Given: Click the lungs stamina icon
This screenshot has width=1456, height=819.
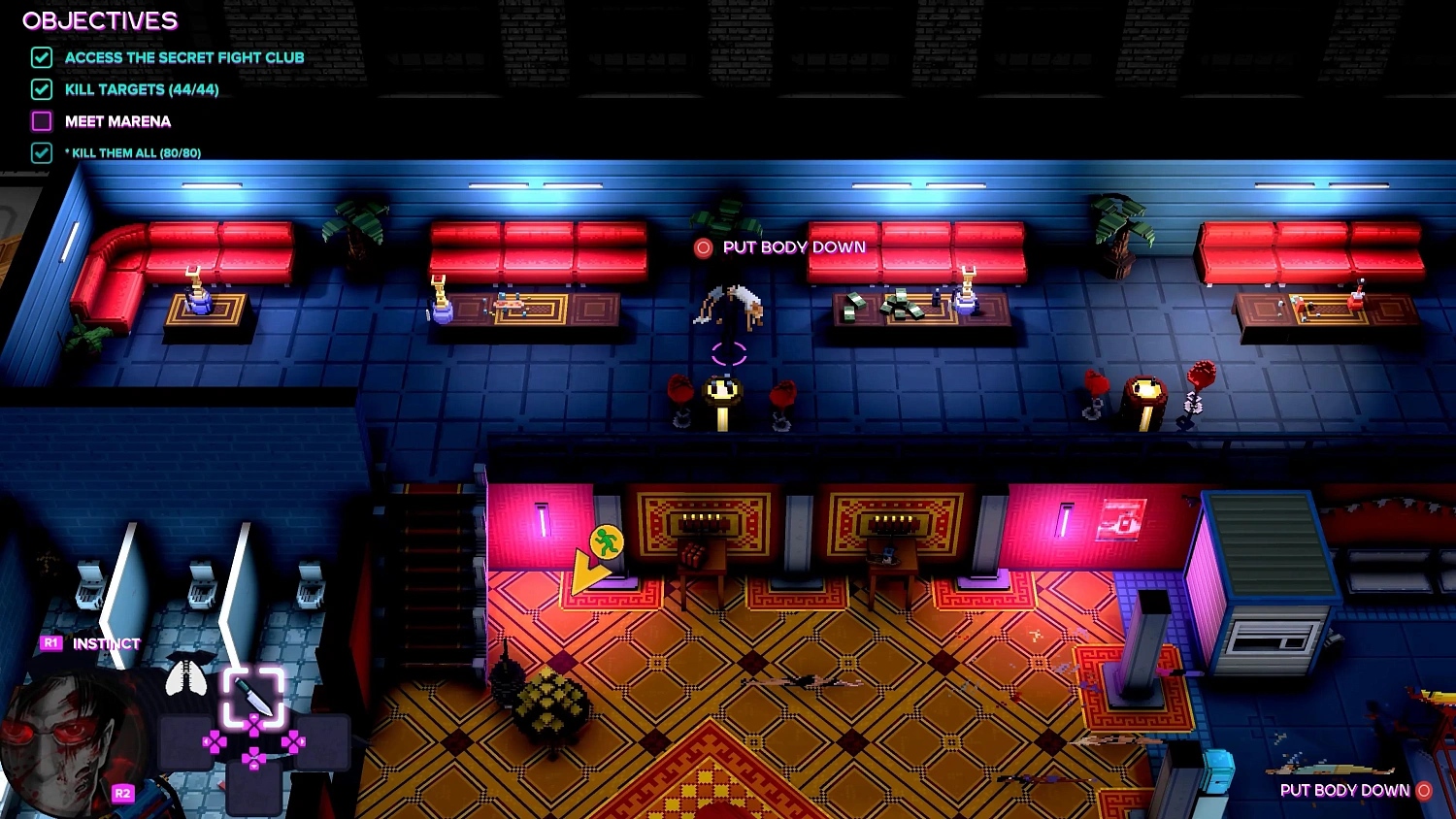Looking at the screenshot, I should 185,676.
